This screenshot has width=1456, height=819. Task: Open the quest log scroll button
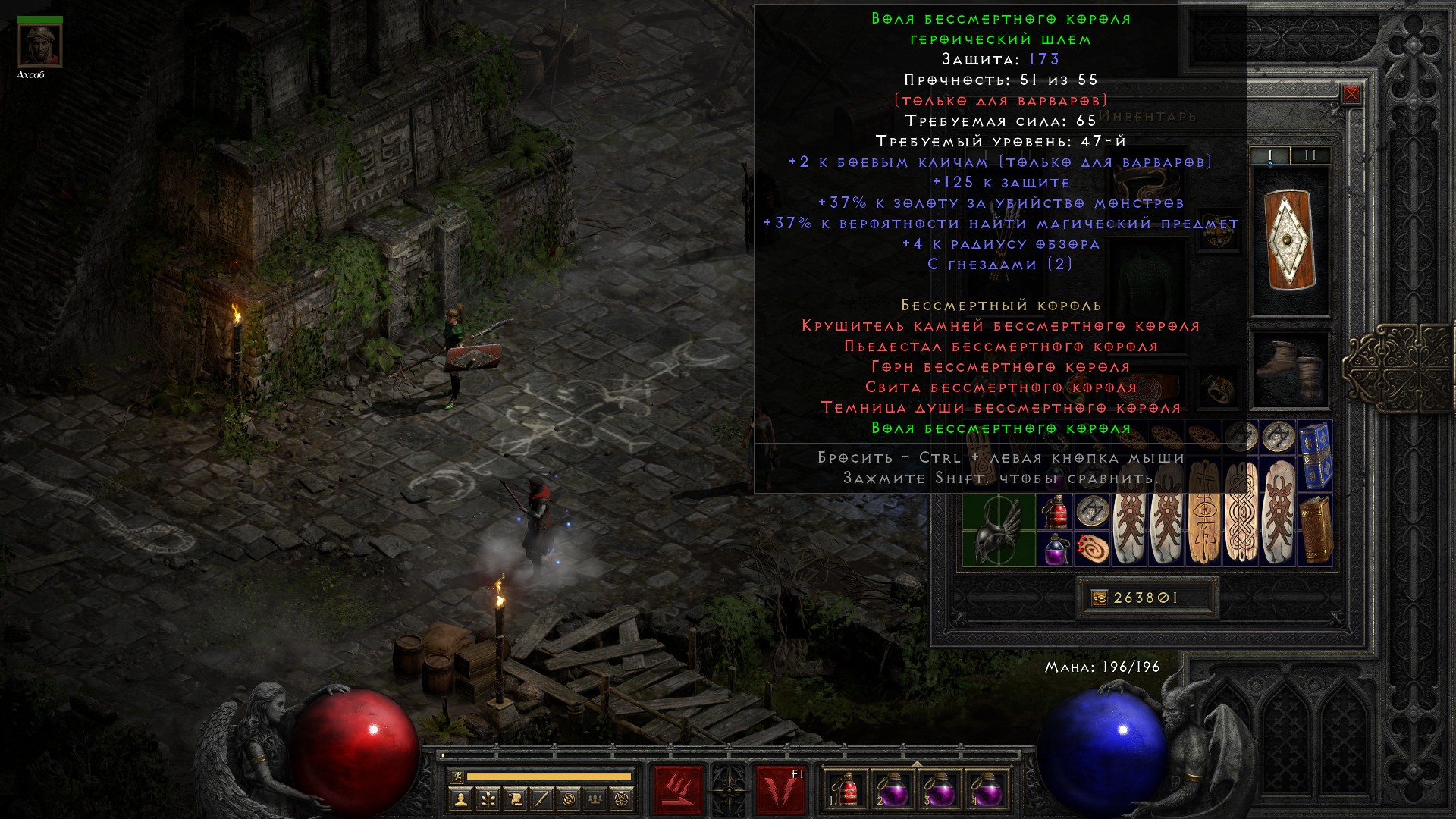point(514,799)
